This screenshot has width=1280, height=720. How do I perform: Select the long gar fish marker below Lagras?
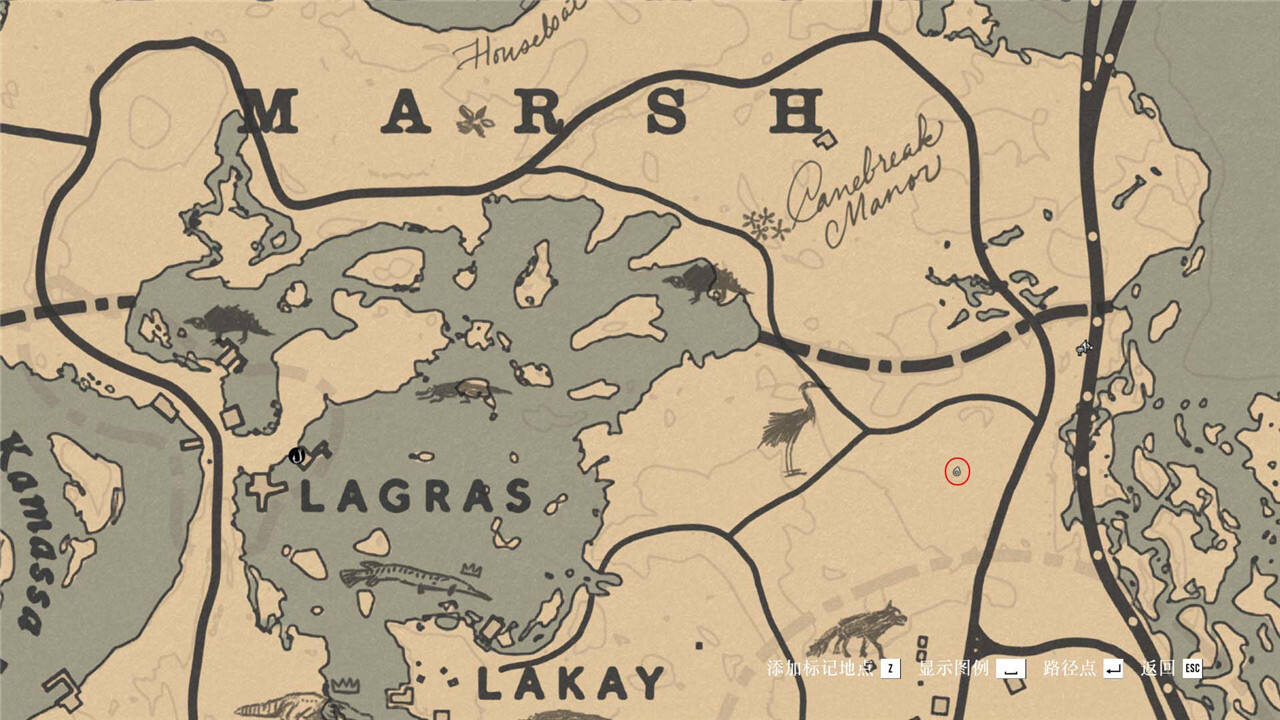tap(412, 579)
